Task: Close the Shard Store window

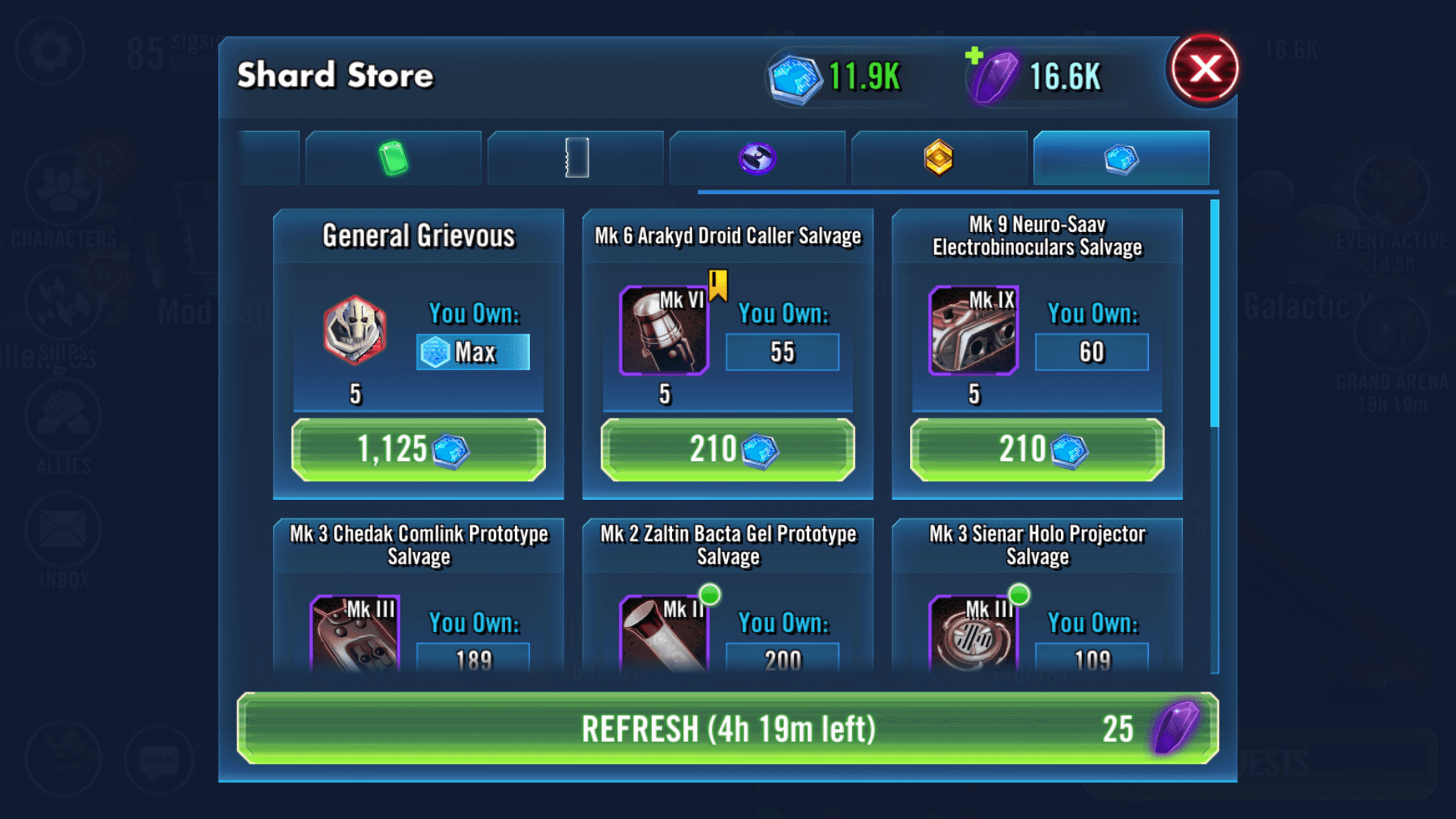Action: pos(1204,69)
